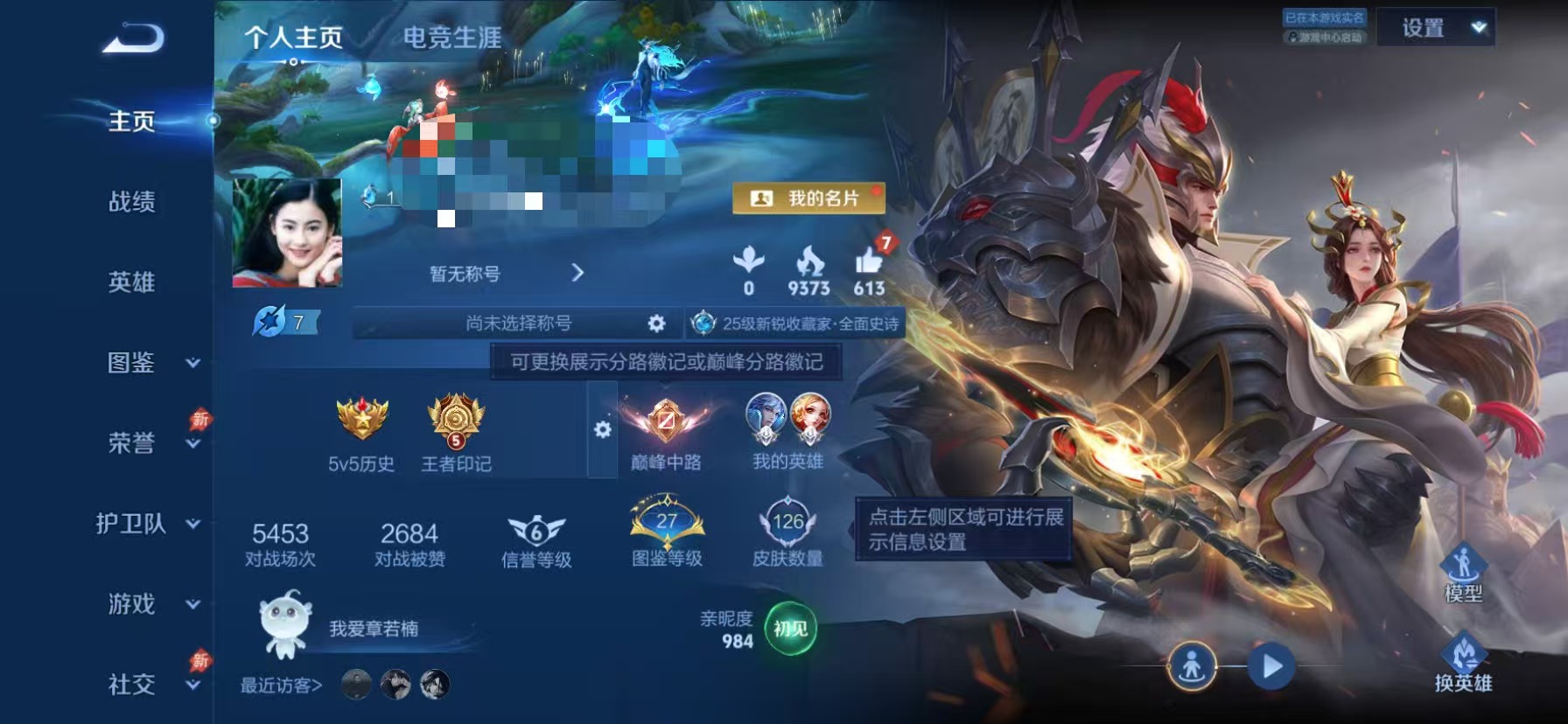Click the badge display gear beside 巅峰中路

[602, 428]
